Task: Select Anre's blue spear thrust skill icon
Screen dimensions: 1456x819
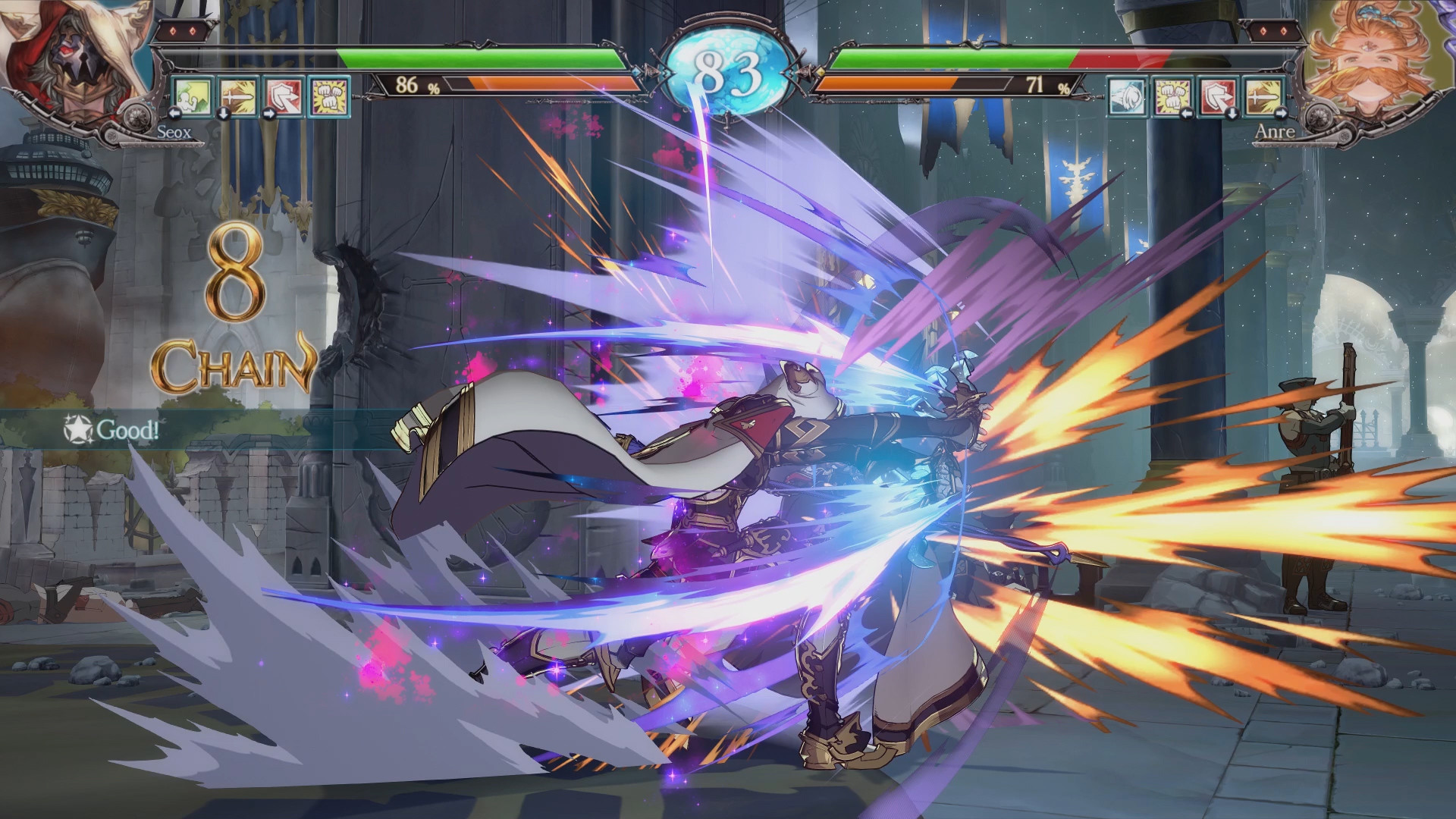Action: coord(1126,97)
